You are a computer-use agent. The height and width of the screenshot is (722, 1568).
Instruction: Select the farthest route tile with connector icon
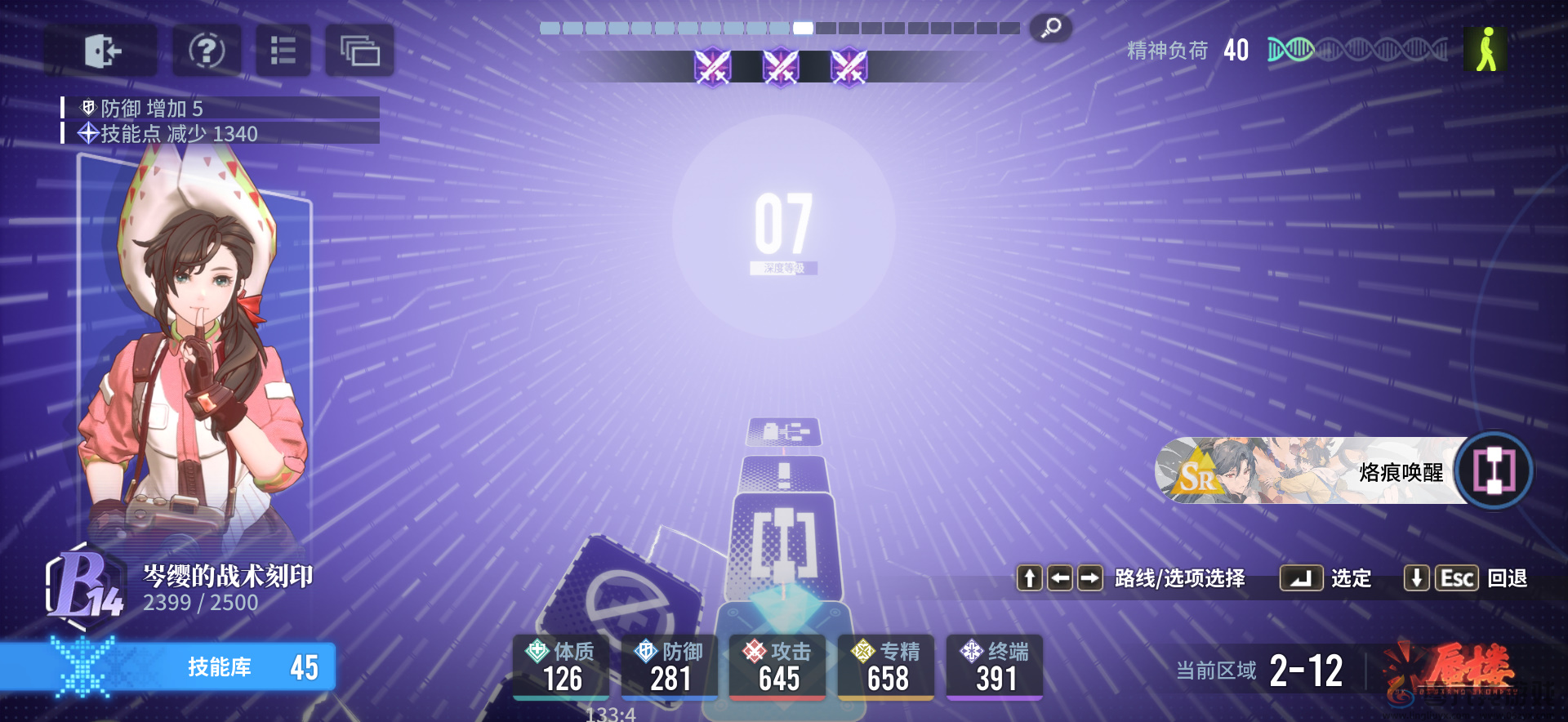coord(784,431)
